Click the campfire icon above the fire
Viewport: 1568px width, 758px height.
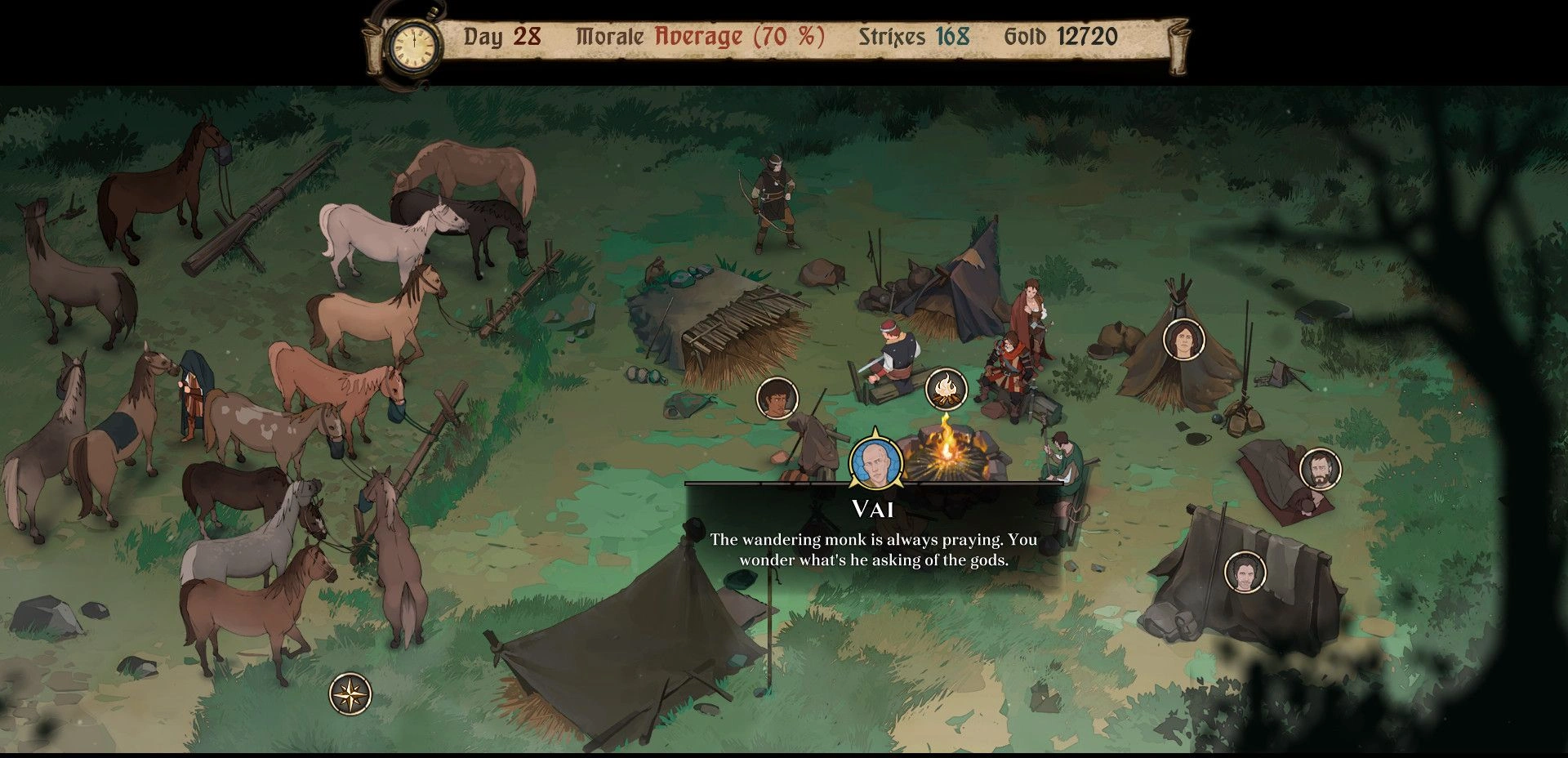[x=946, y=389]
